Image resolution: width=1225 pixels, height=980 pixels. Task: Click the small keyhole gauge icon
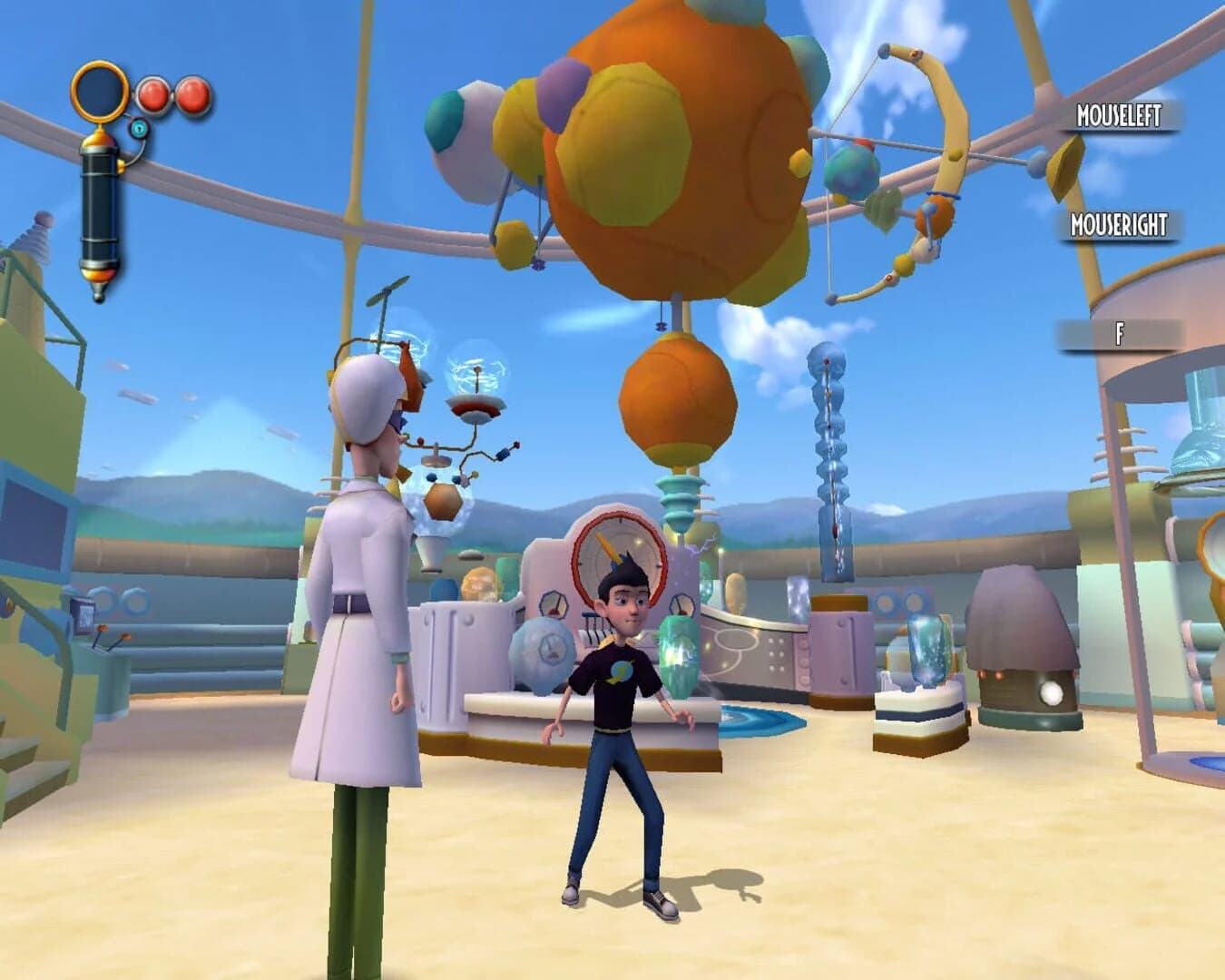(137, 130)
